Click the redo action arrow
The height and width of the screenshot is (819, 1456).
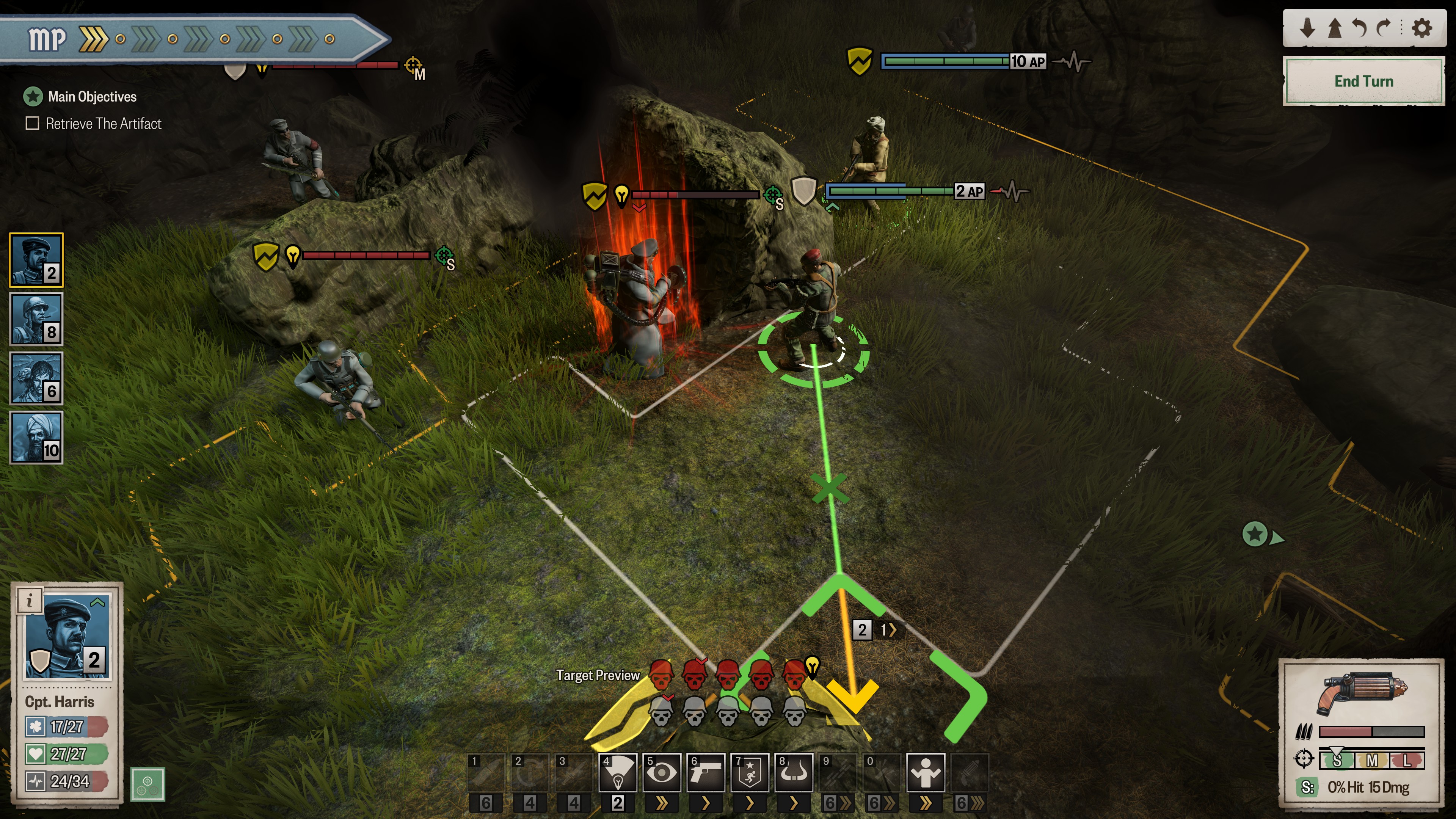[1384, 28]
